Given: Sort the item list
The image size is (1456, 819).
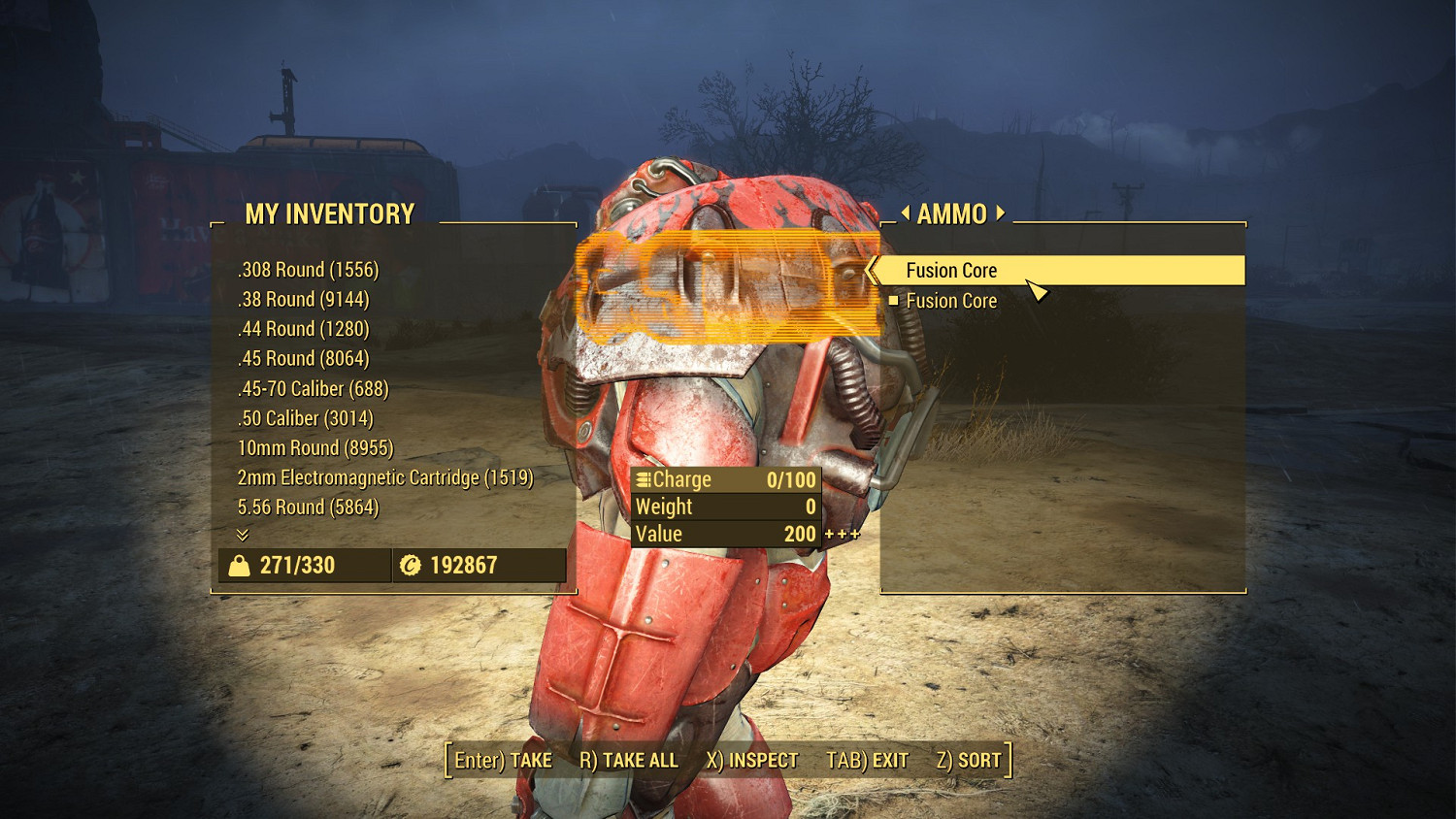Looking at the screenshot, I should click(x=968, y=761).
